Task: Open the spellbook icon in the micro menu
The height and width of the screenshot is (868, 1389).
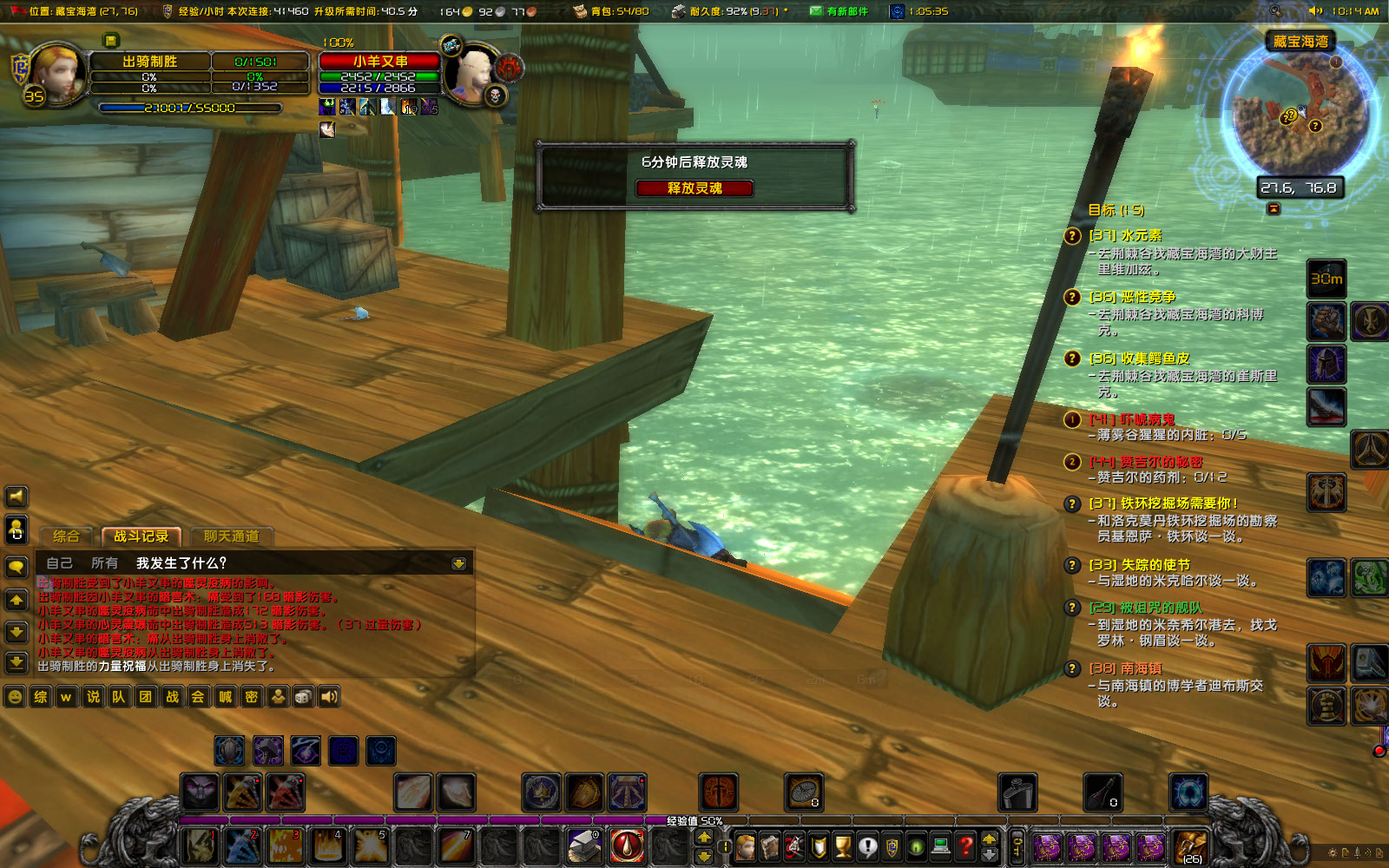Action: [x=769, y=848]
